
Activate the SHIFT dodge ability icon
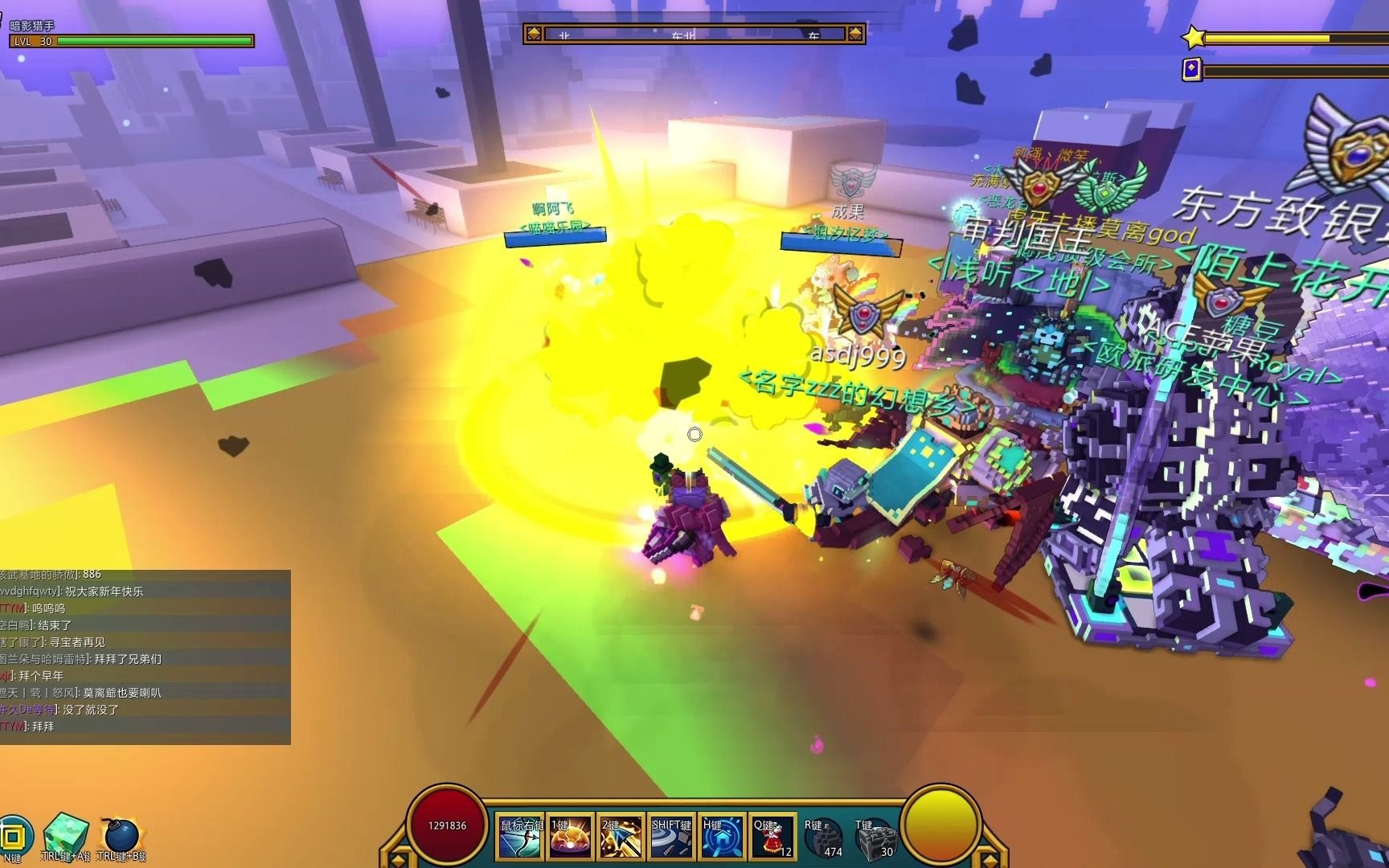click(672, 837)
